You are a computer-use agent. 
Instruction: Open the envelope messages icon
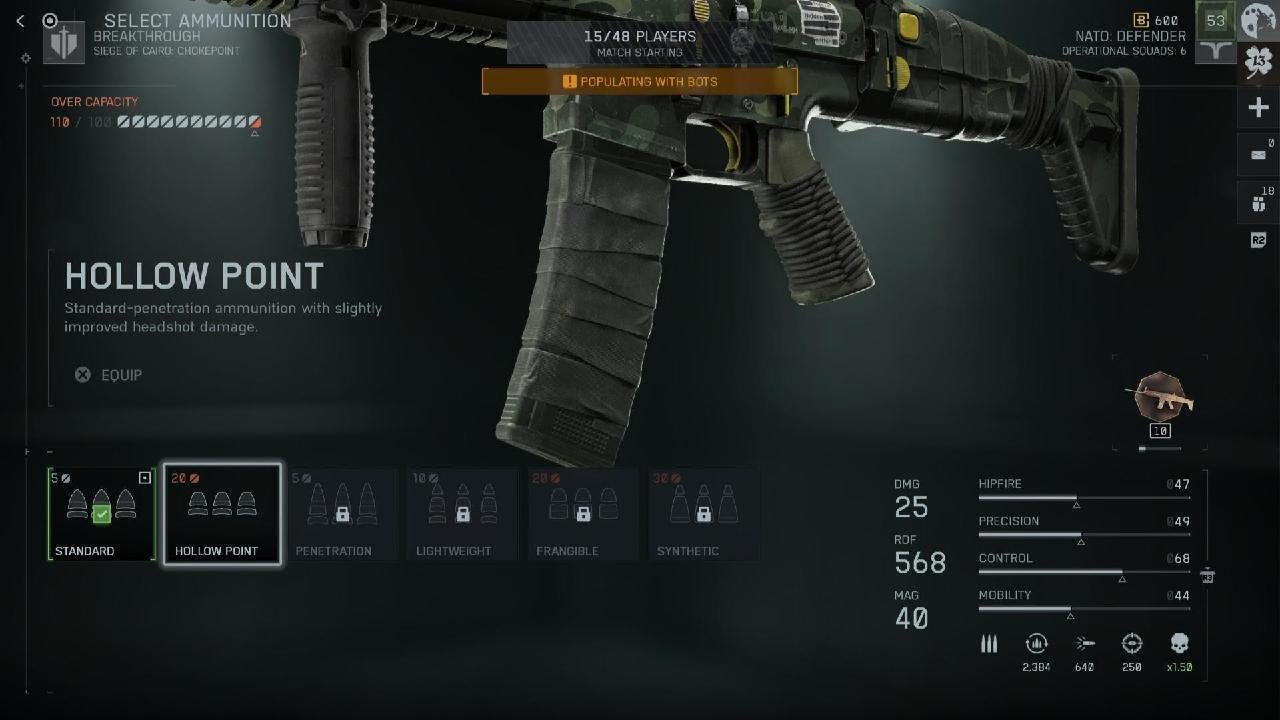tap(1258, 155)
